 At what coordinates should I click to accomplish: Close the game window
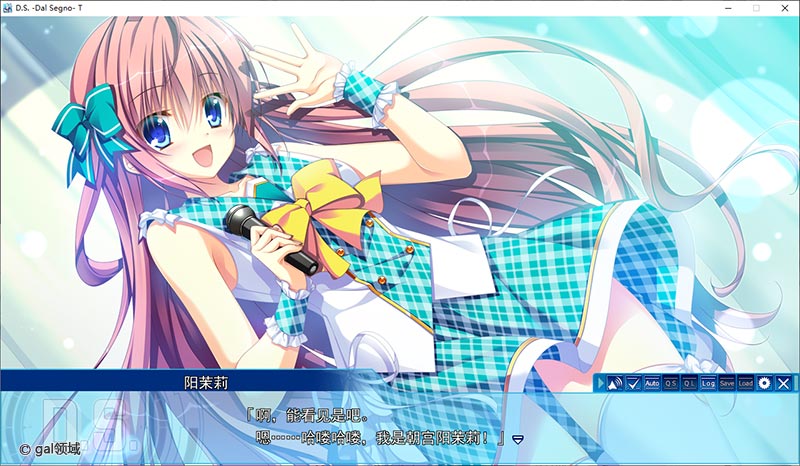[x=784, y=7]
